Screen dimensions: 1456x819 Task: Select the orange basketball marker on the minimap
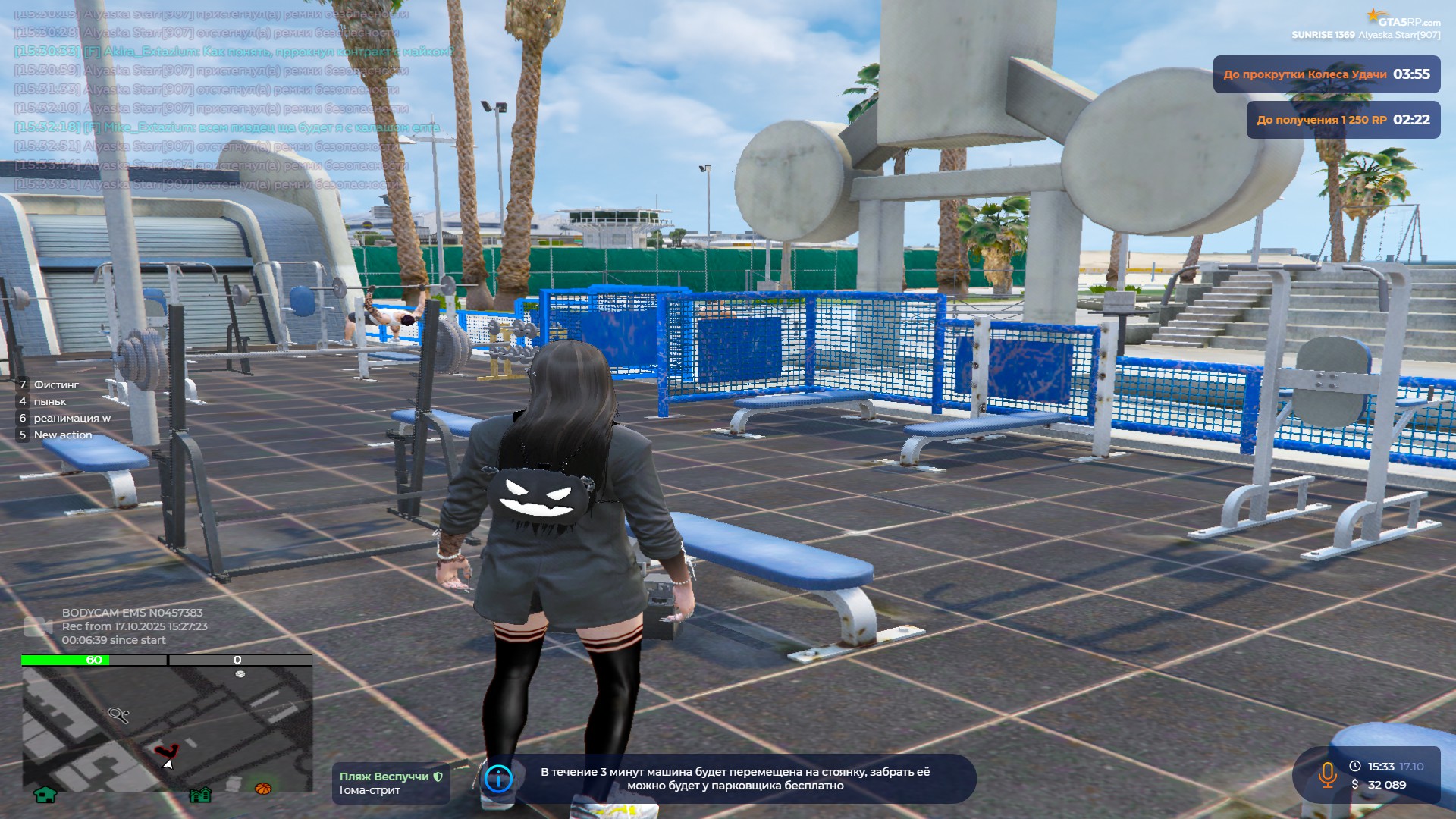click(x=262, y=789)
